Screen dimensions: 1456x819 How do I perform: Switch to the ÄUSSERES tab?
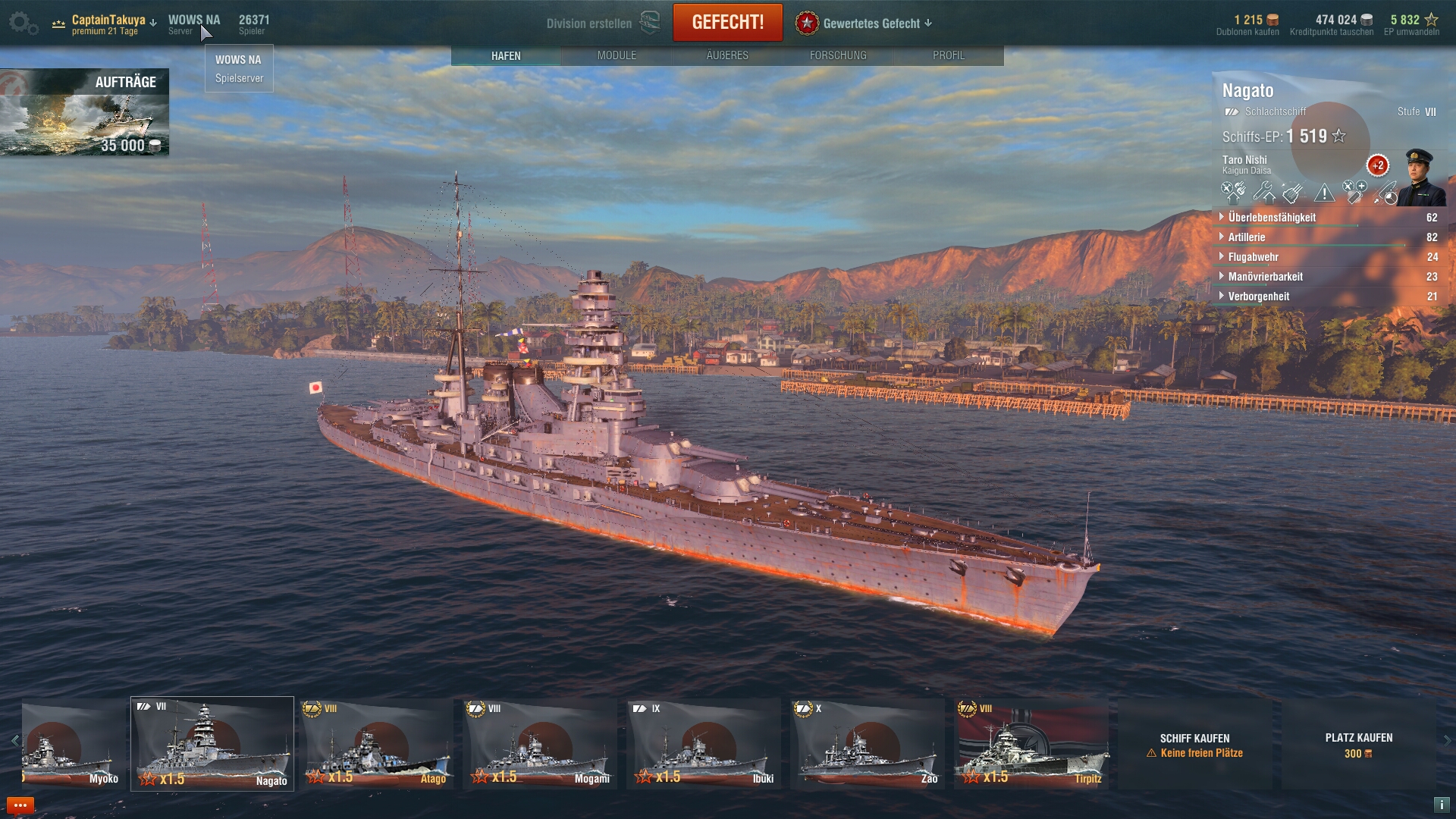click(727, 55)
